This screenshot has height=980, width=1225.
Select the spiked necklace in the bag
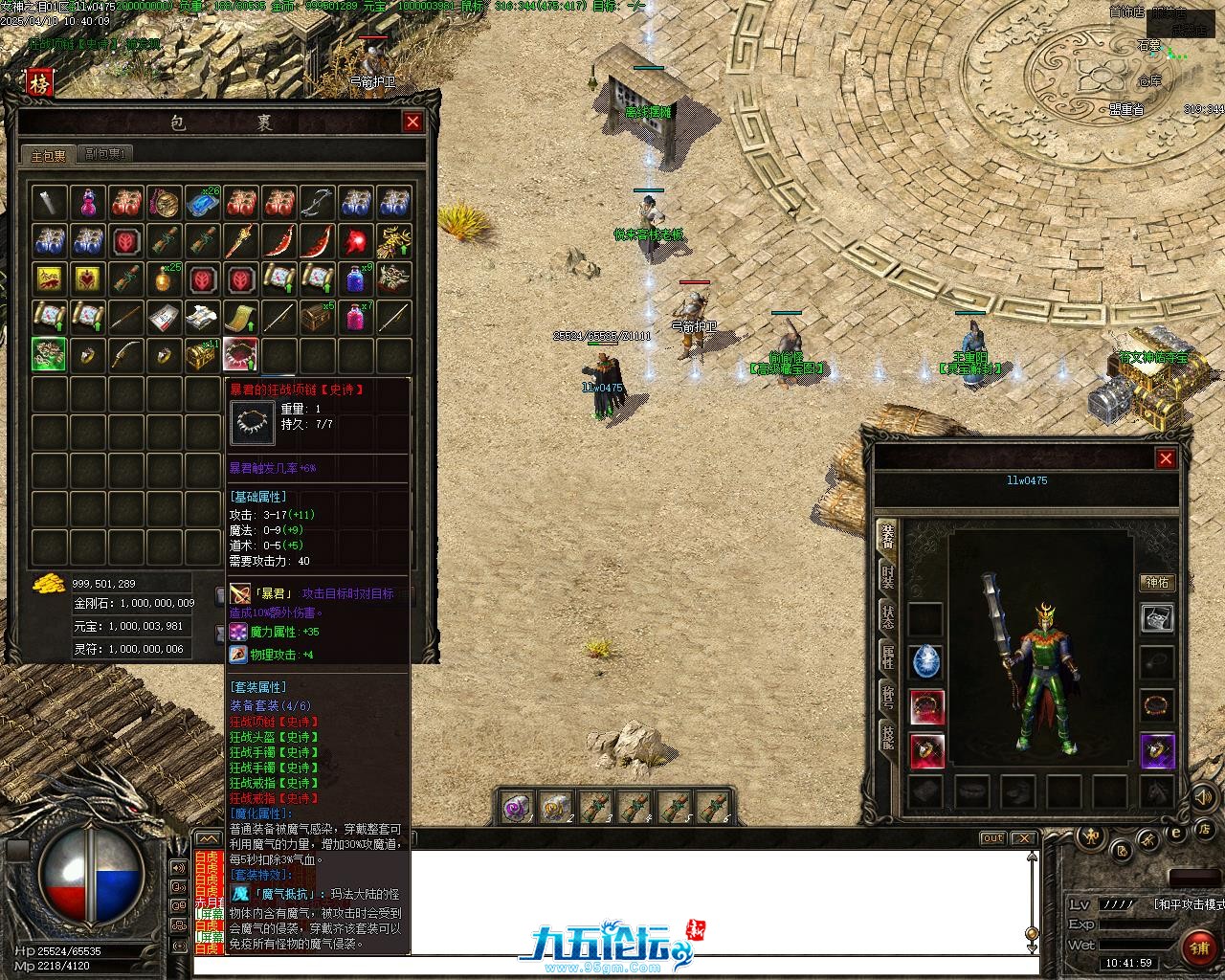(240, 354)
